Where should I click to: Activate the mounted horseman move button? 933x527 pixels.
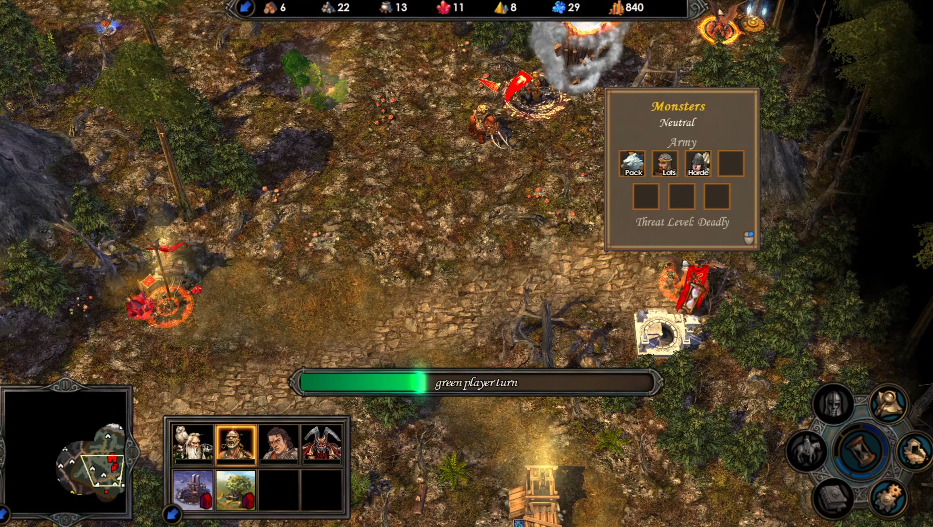pyautogui.click(x=806, y=452)
